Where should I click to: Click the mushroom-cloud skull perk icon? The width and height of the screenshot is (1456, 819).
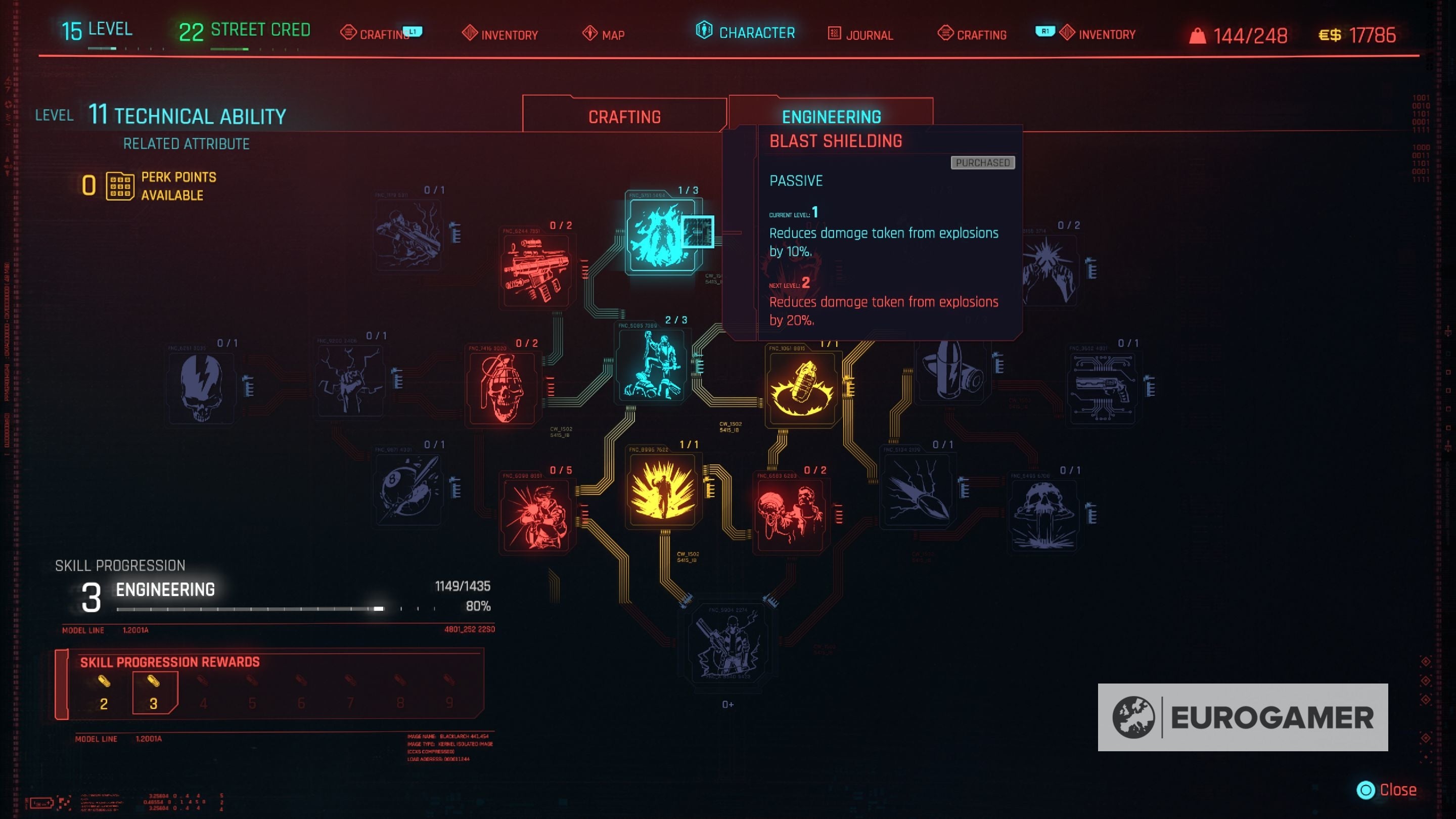coord(1044,514)
